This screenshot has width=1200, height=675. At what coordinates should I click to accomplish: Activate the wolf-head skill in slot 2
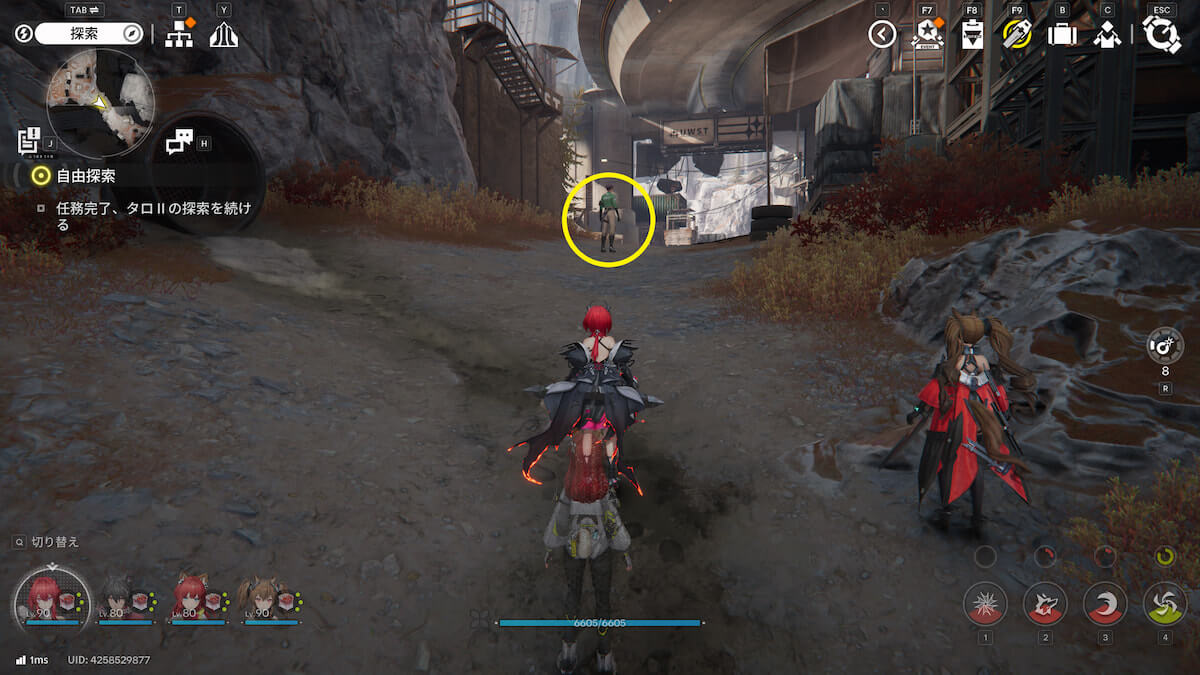(x=1045, y=604)
